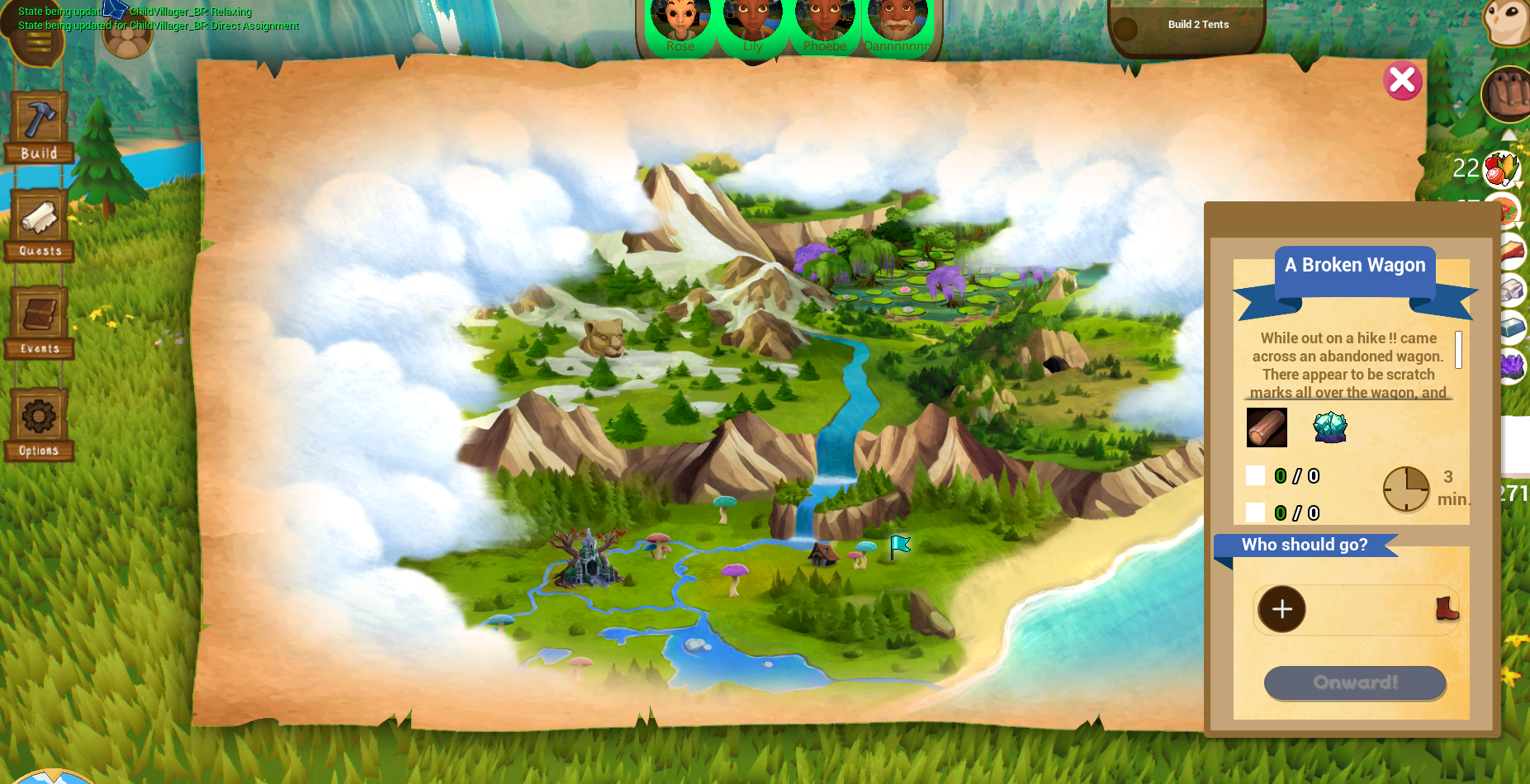Open the Events book
This screenshot has width=1530, height=784.
(39, 323)
